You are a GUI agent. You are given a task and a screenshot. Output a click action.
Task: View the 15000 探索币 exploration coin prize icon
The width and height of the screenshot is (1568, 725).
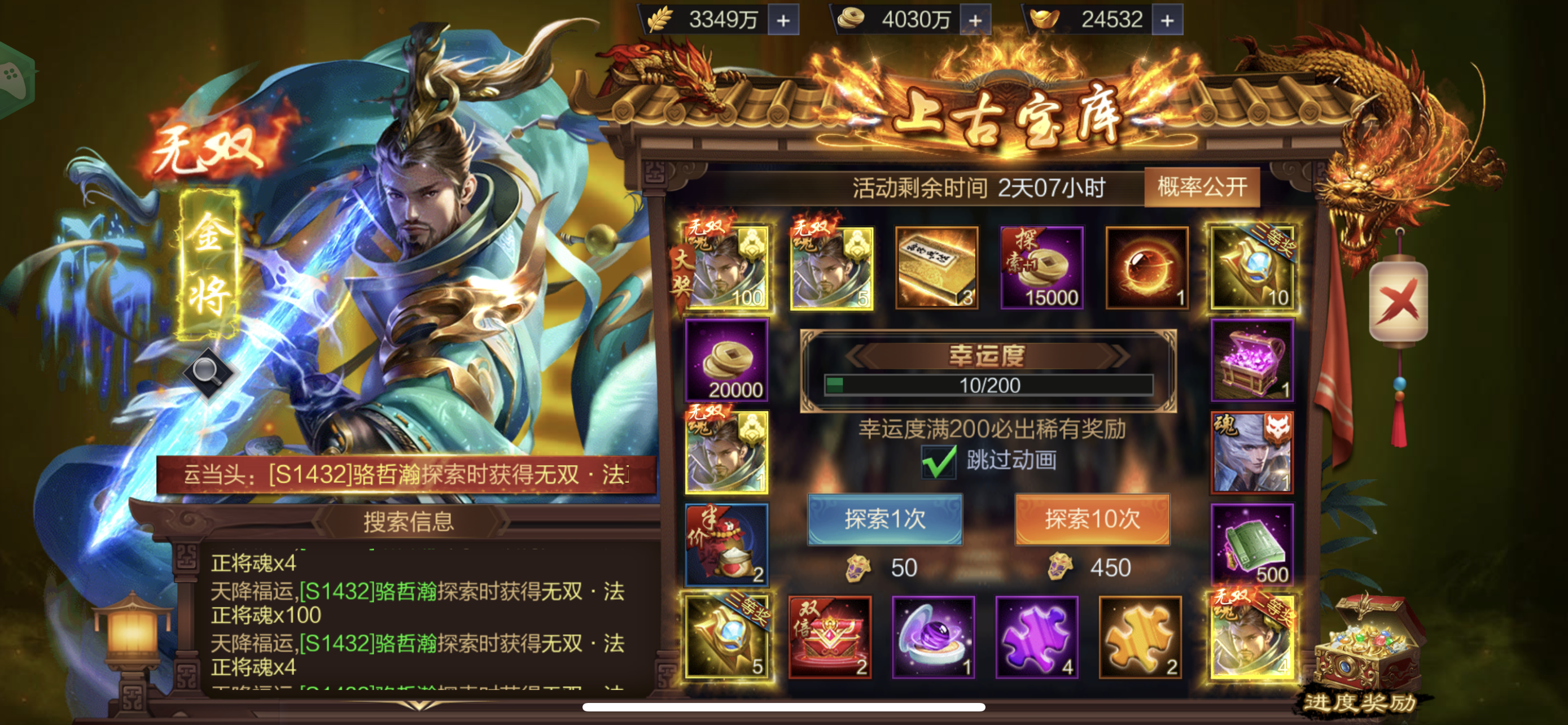click(x=1042, y=267)
